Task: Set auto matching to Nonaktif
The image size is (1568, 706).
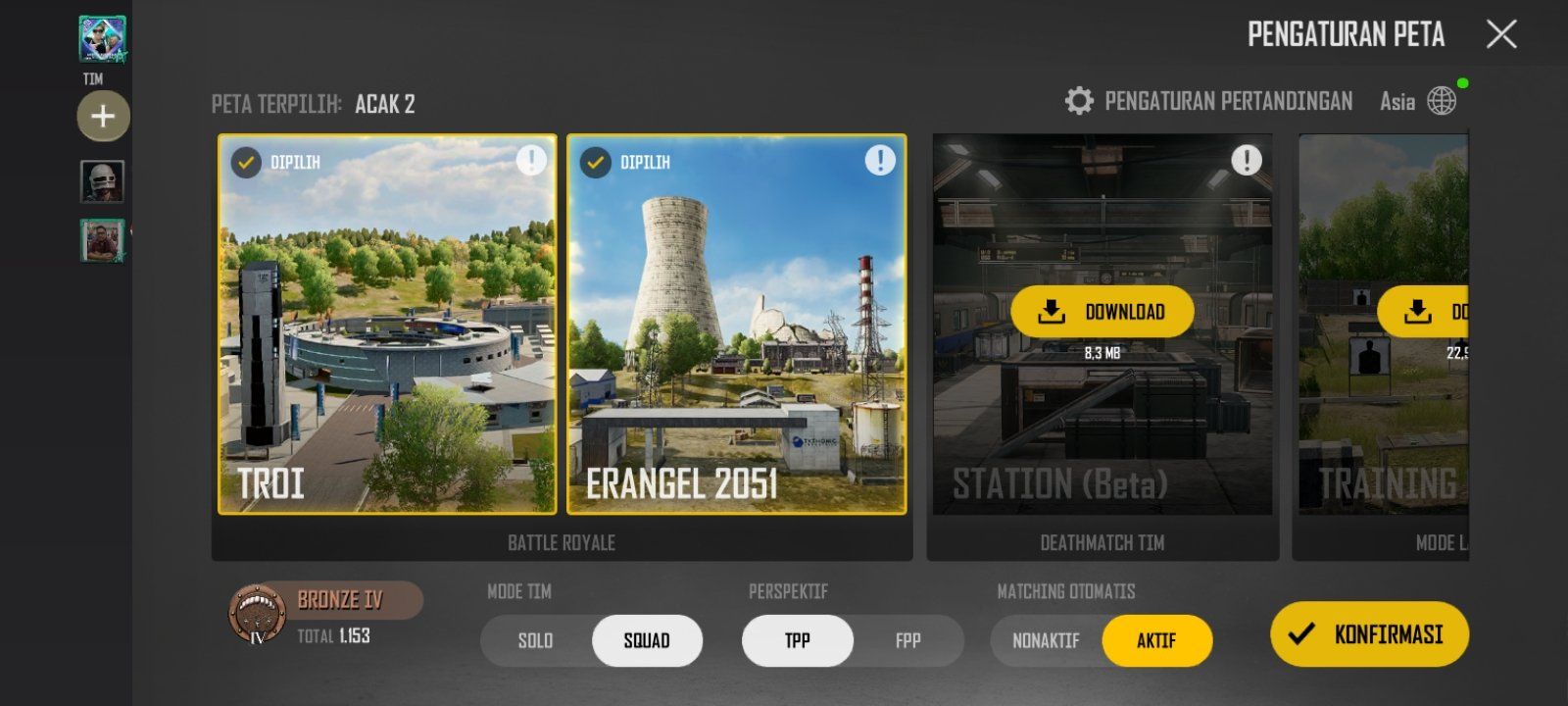Action: tap(1046, 641)
